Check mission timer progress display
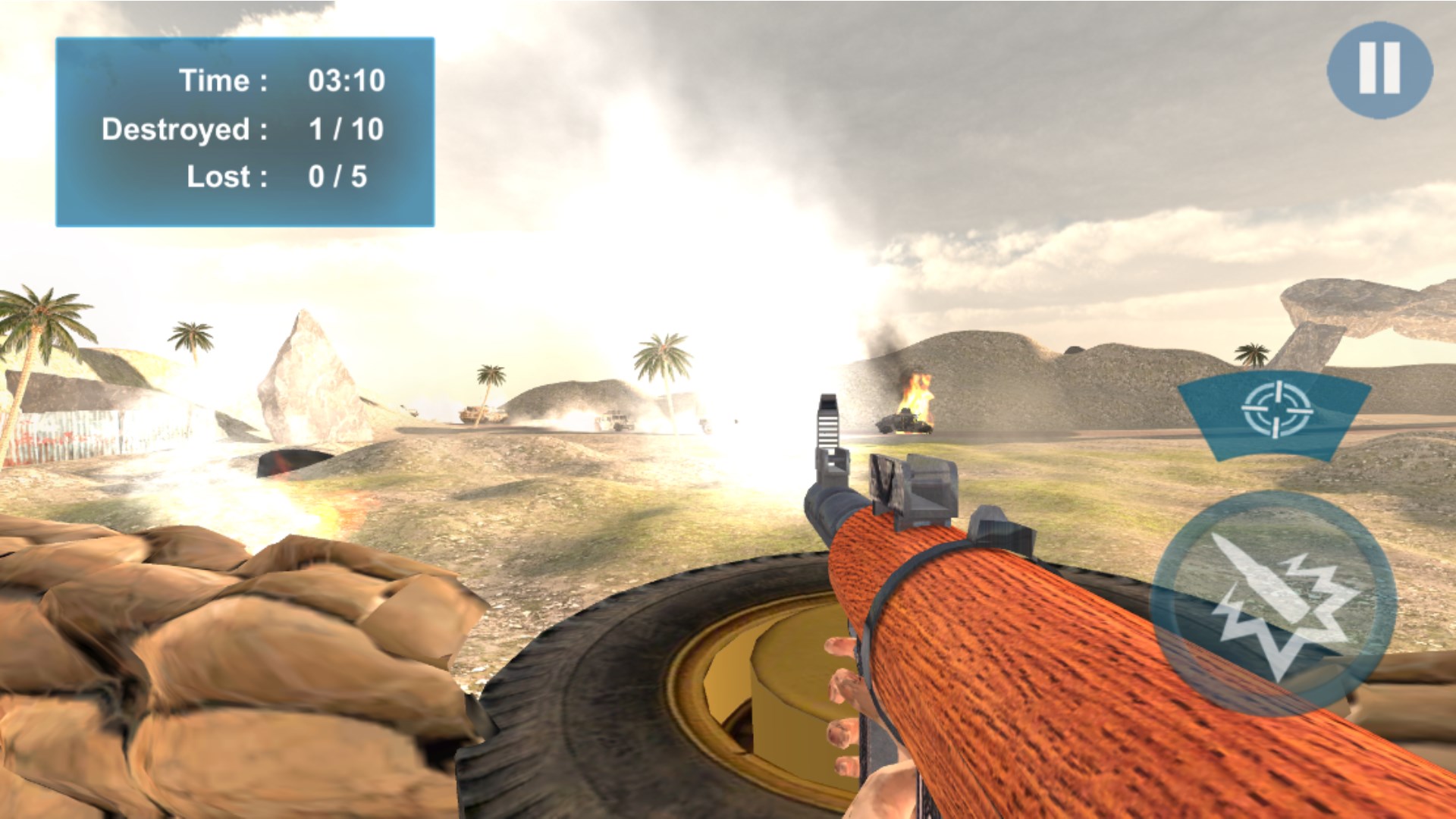Viewport: 1456px width, 819px height. 281,80
